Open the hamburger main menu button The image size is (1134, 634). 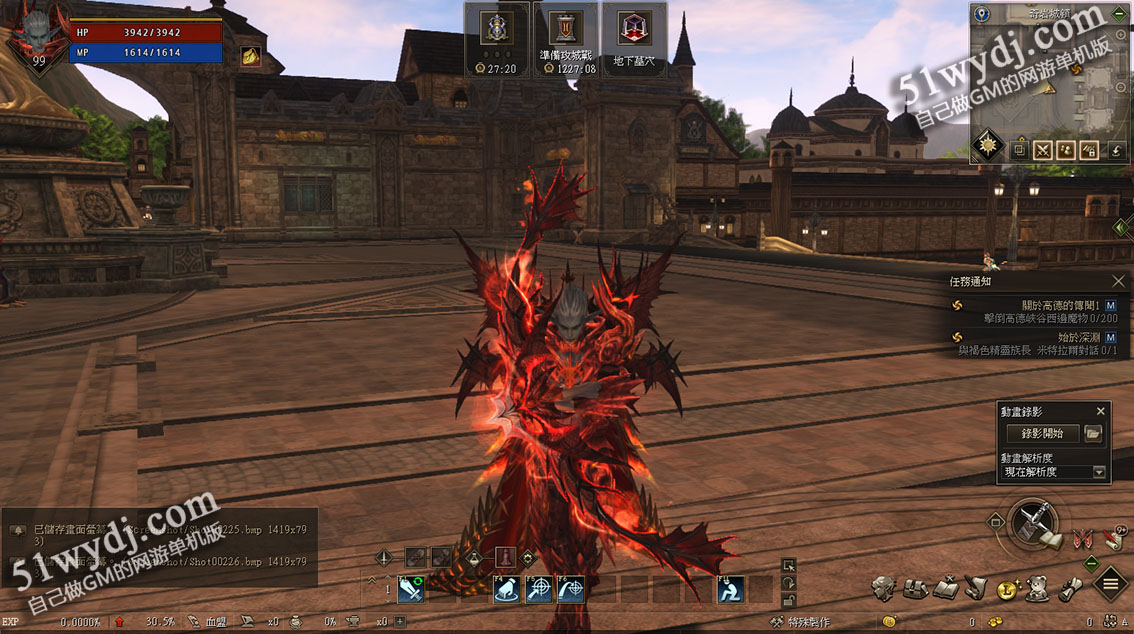pyautogui.click(x=1110, y=583)
